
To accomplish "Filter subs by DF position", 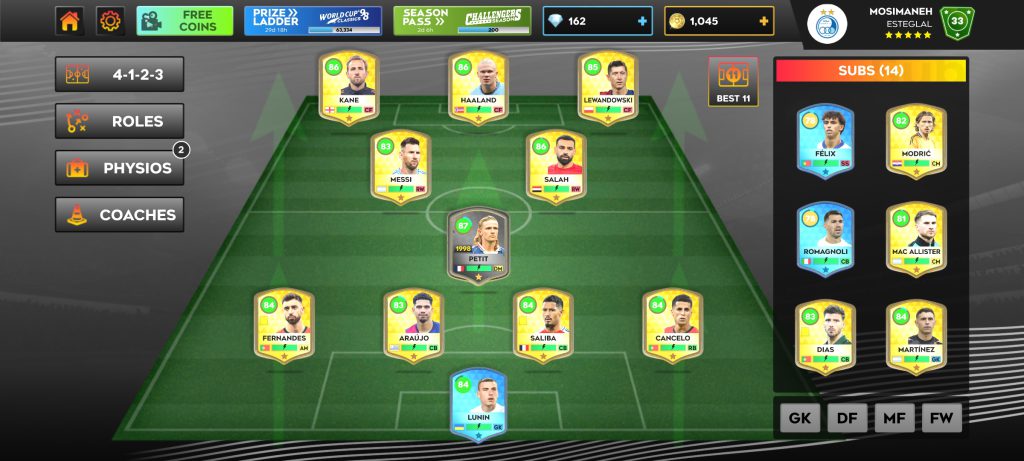I will [847, 419].
